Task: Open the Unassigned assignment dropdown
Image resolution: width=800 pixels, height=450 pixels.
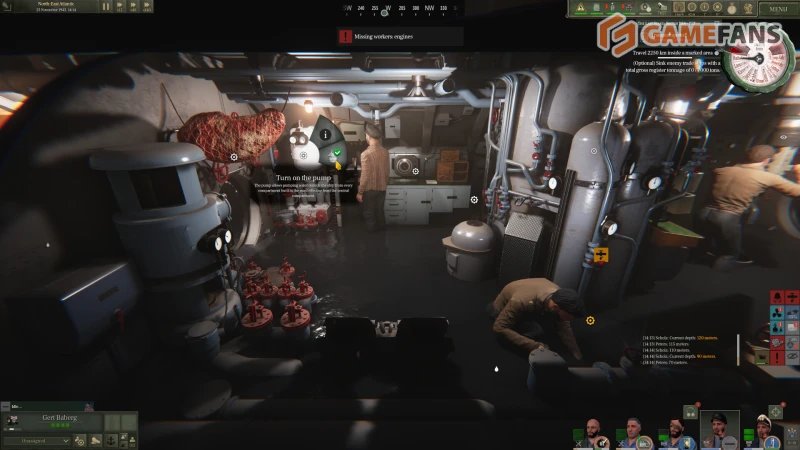Action: 33,439
